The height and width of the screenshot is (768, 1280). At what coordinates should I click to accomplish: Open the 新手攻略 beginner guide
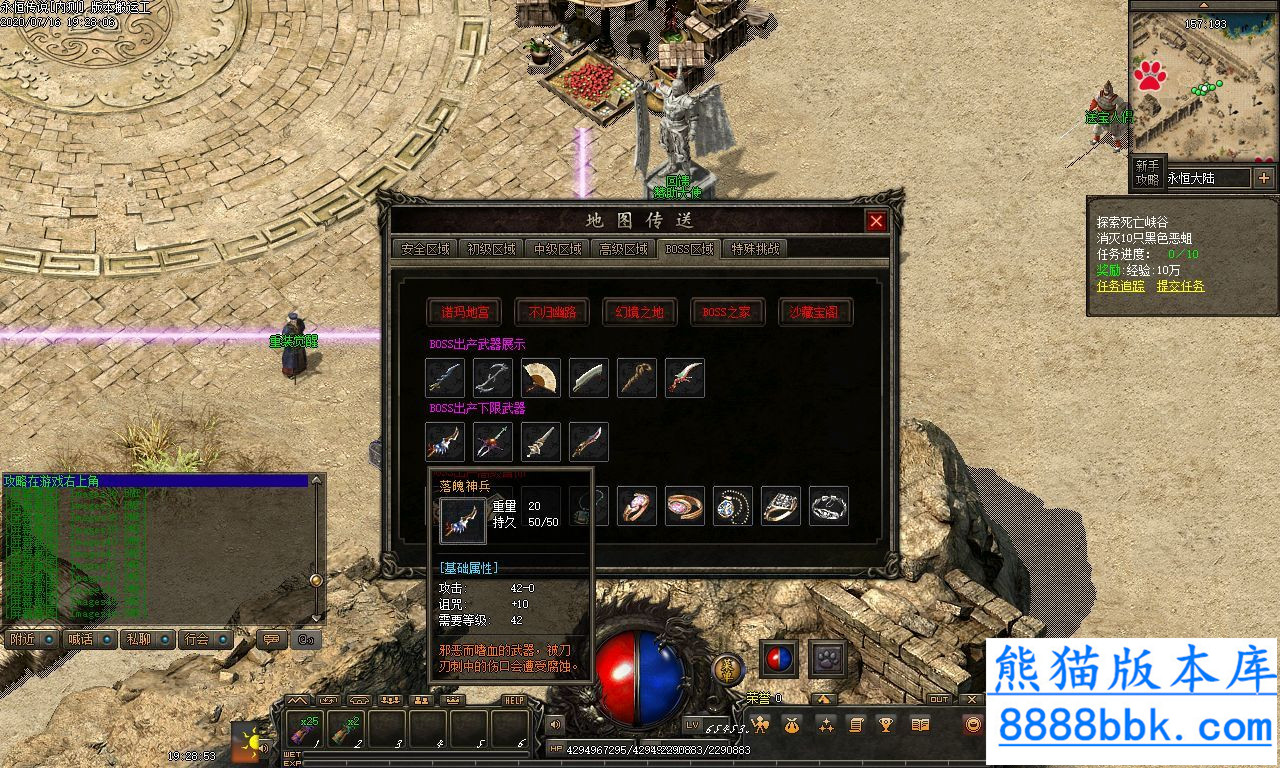(x=1147, y=172)
